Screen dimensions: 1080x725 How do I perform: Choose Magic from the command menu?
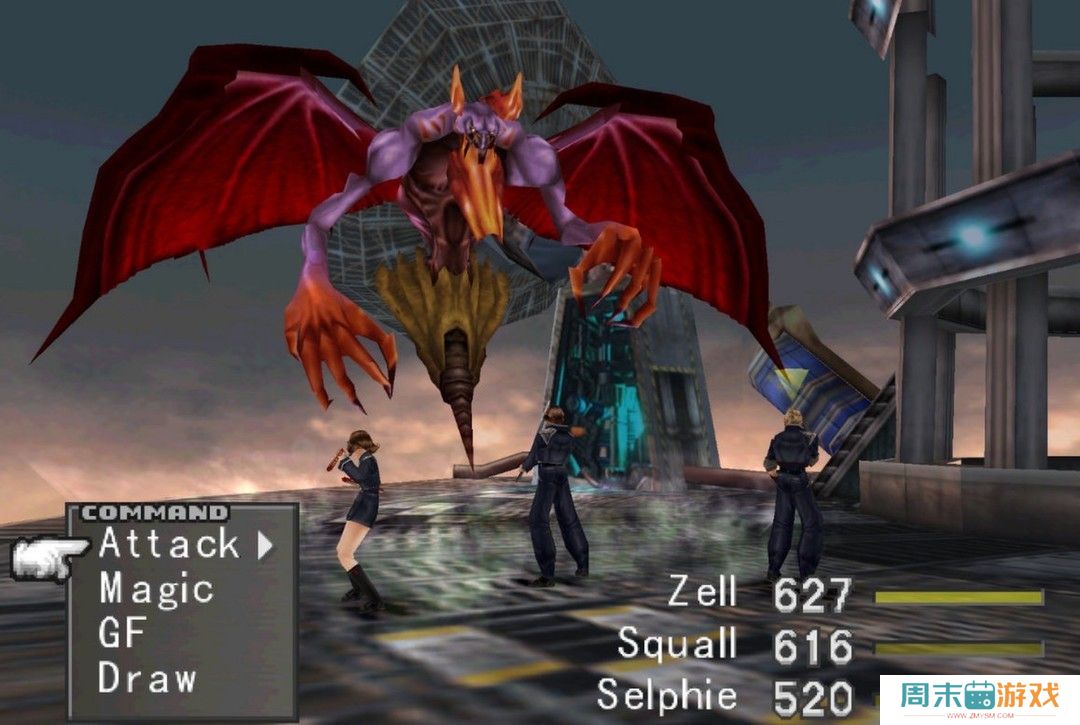[x=156, y=588]
